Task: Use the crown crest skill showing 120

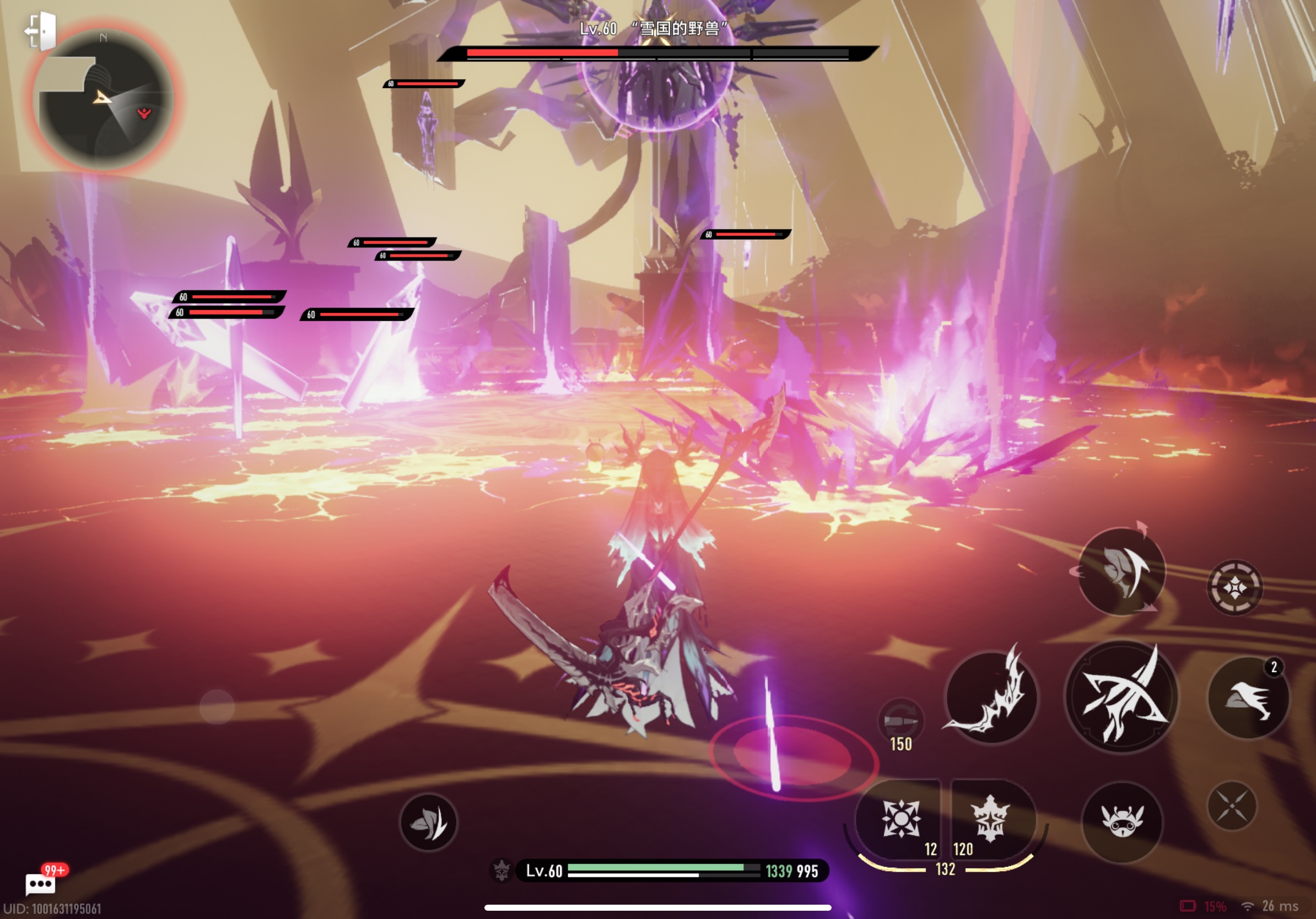Action: pyautogui.click(x=990, y=819)
